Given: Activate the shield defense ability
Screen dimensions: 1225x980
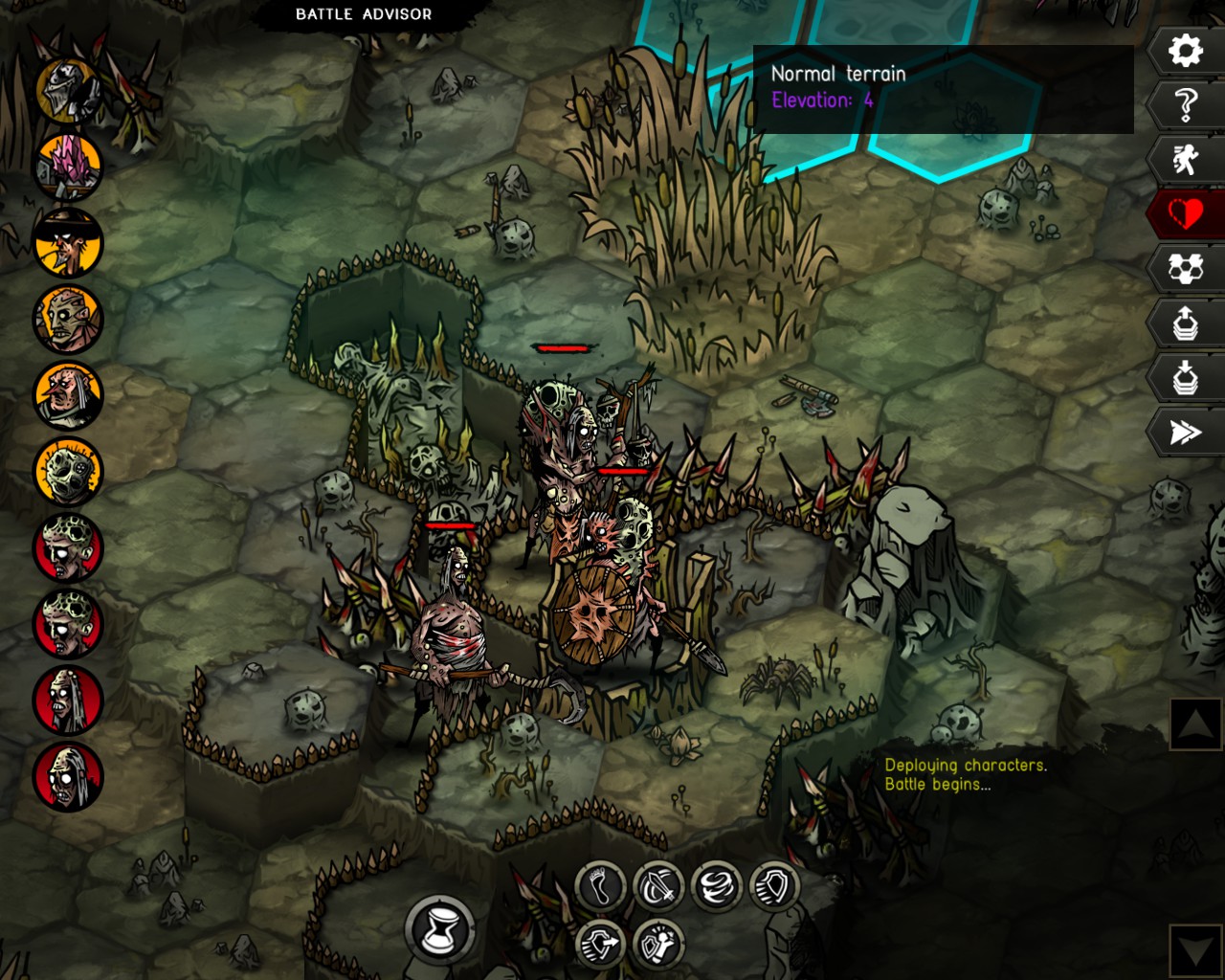Looking at the screenshot, I should pos(773,886).
